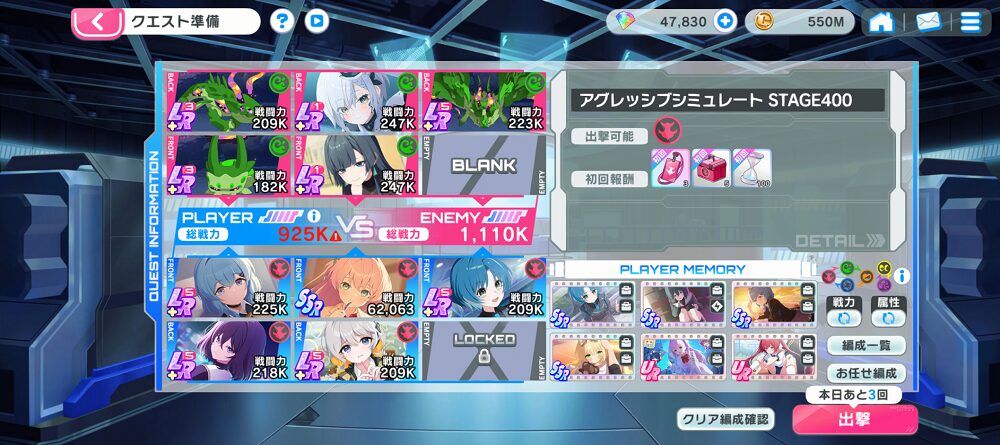Return to the home screen

tap(881, 21)
